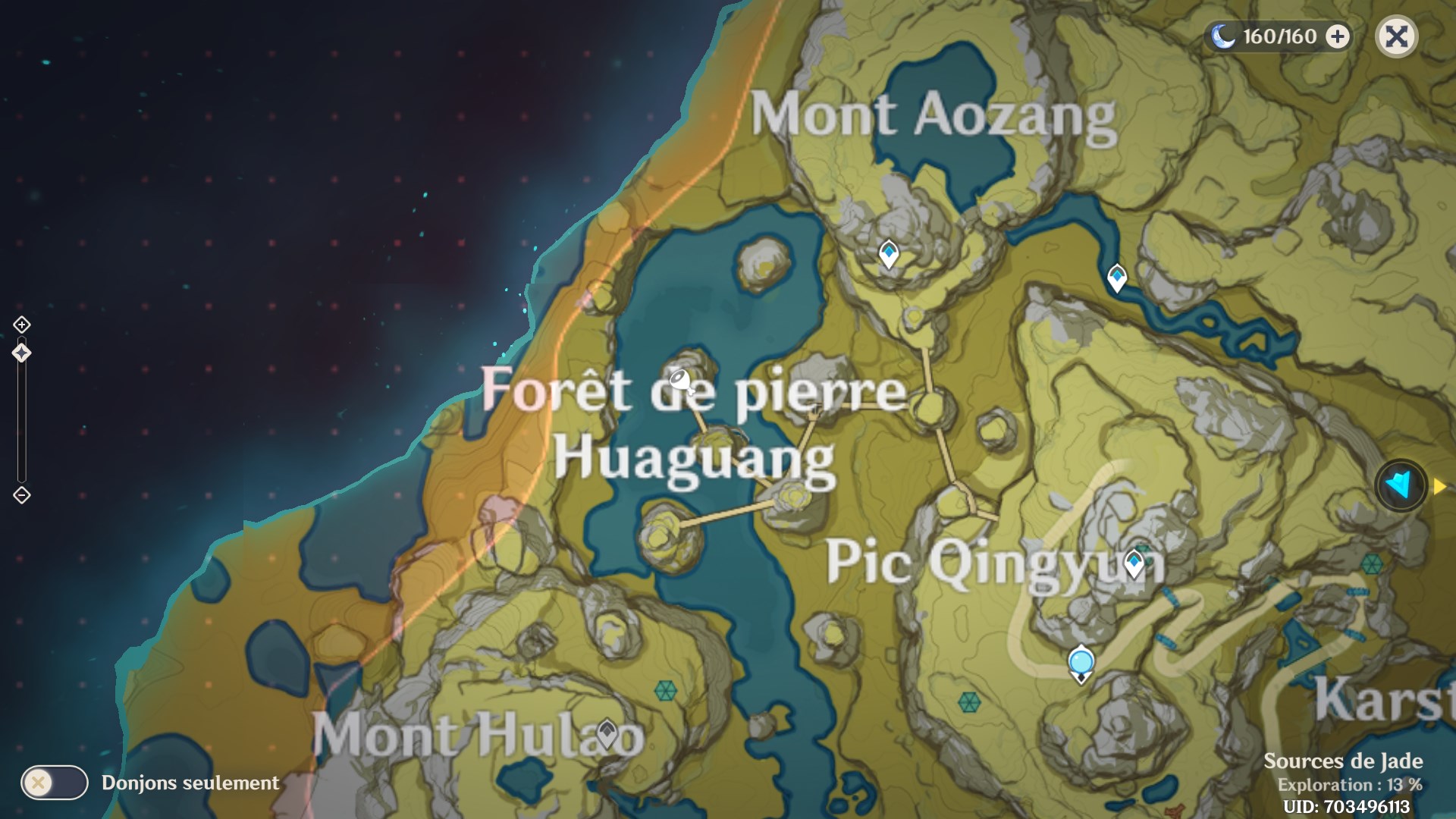Select the teleport waypoint on Mont Aozang
1456x819 pixels.
pyautogui.click(x=887, y=253)
